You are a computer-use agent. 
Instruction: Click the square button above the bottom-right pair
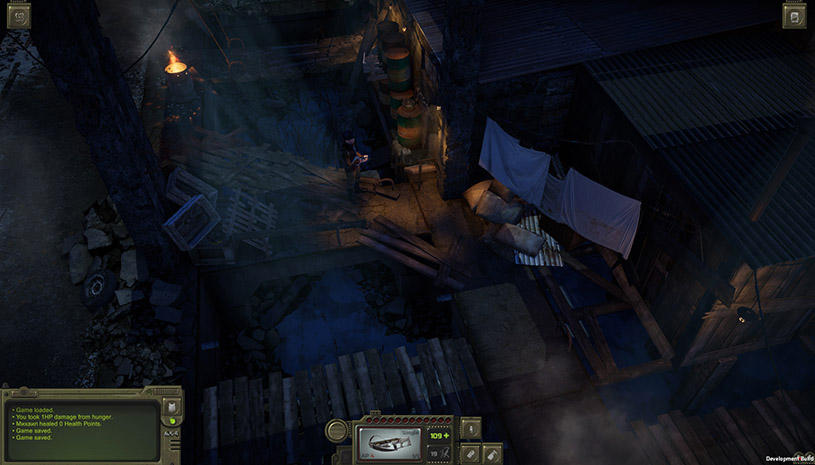tap(470, 429)
